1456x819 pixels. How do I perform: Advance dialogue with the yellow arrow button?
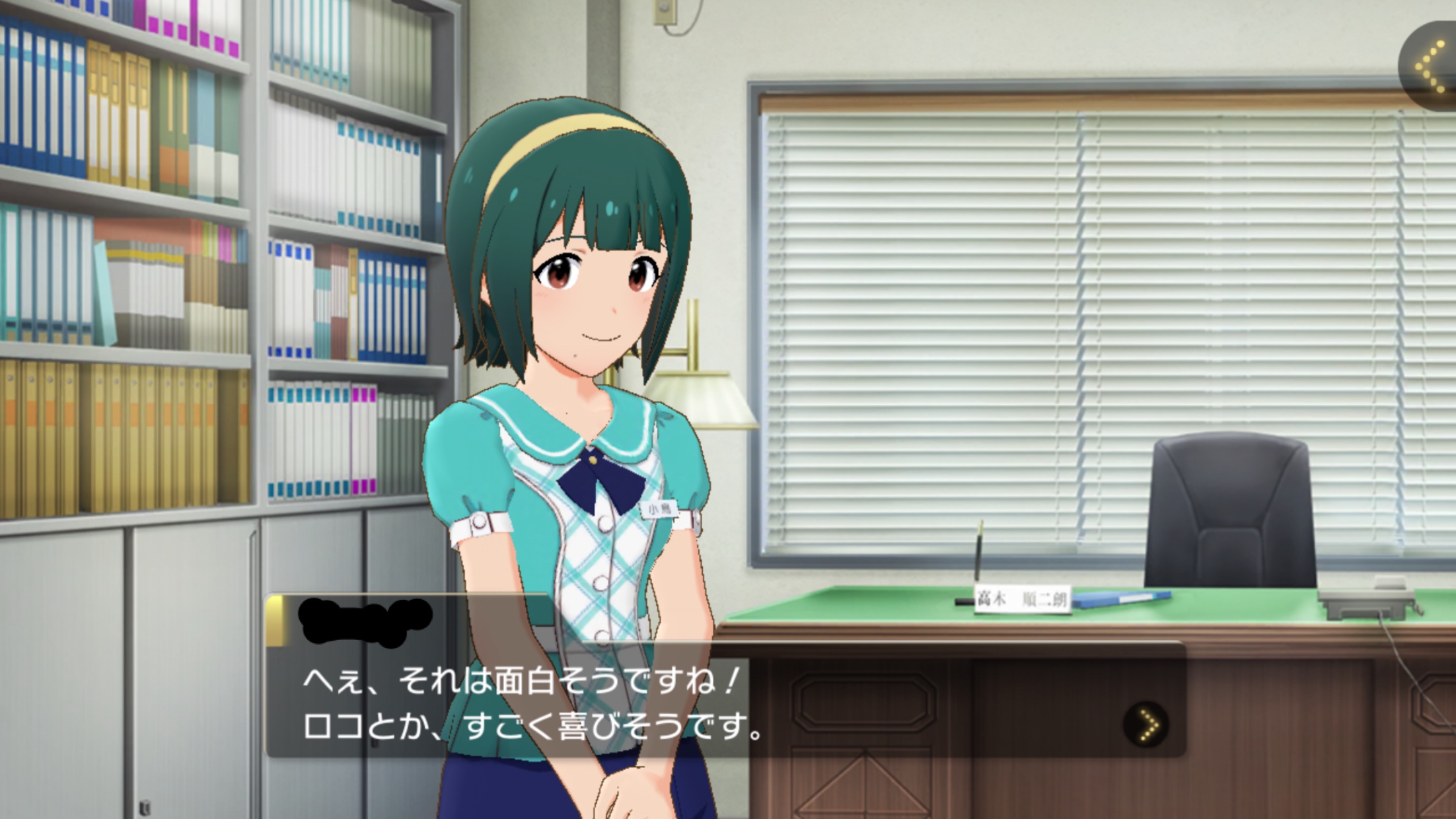pyautogui.click(x=1146, y=725)
